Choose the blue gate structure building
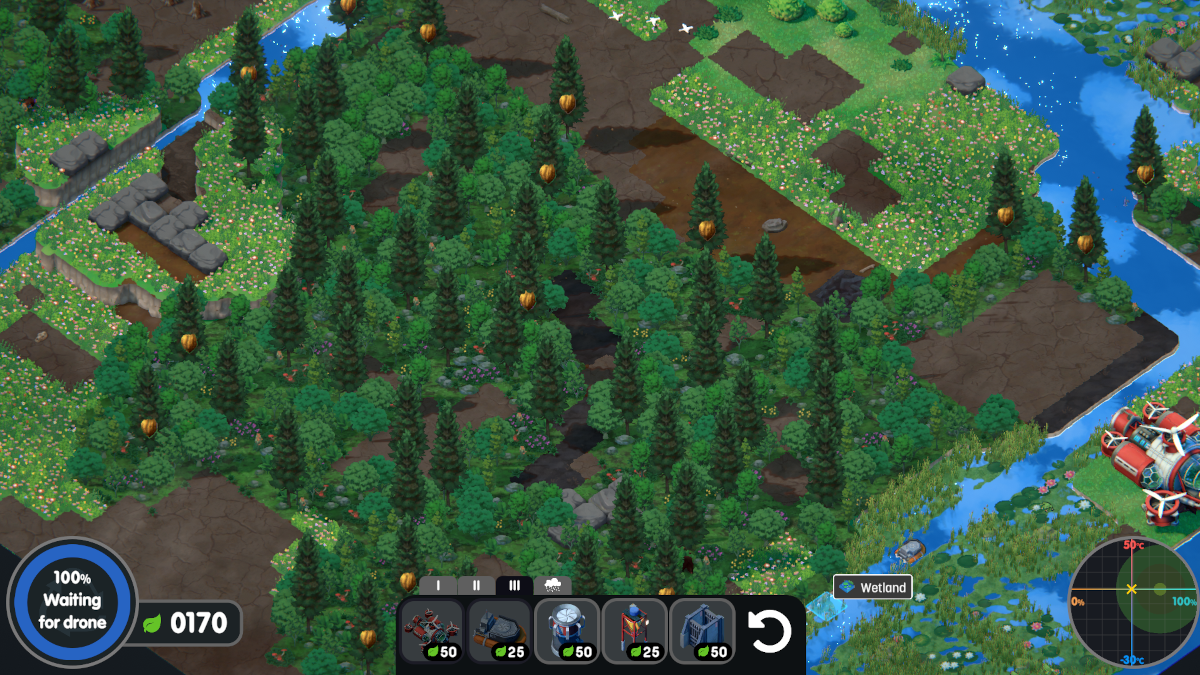 click(x=702, y=631)
